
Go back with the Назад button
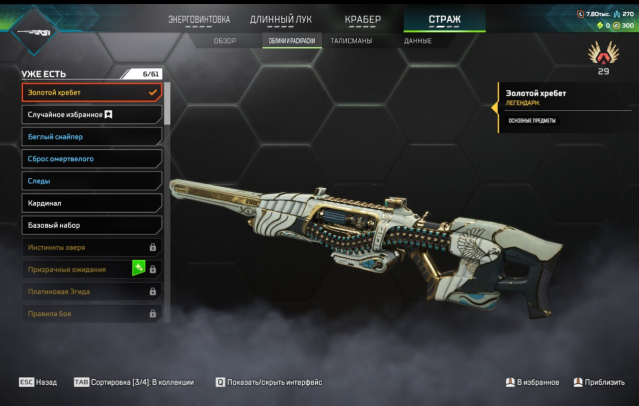pos(38,382)
